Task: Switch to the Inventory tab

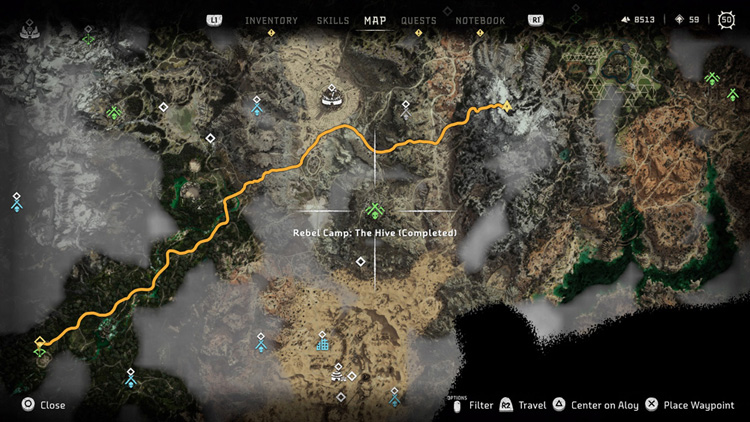Action: point(271,20)
